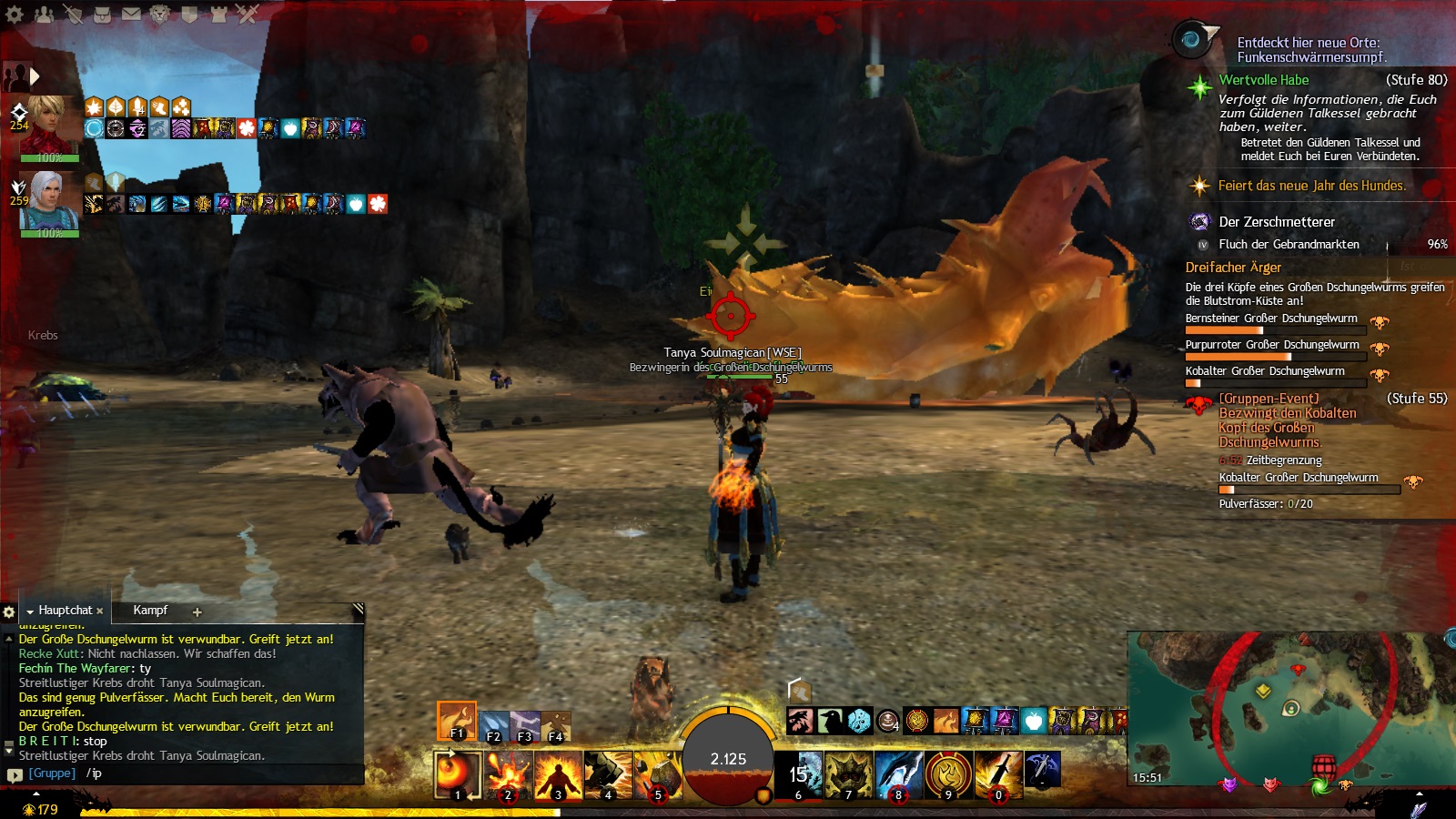The height and width of the screenshot is (819, 1456).
Task: Open the contacts and friends icon
Action: (x=44, y=14)
